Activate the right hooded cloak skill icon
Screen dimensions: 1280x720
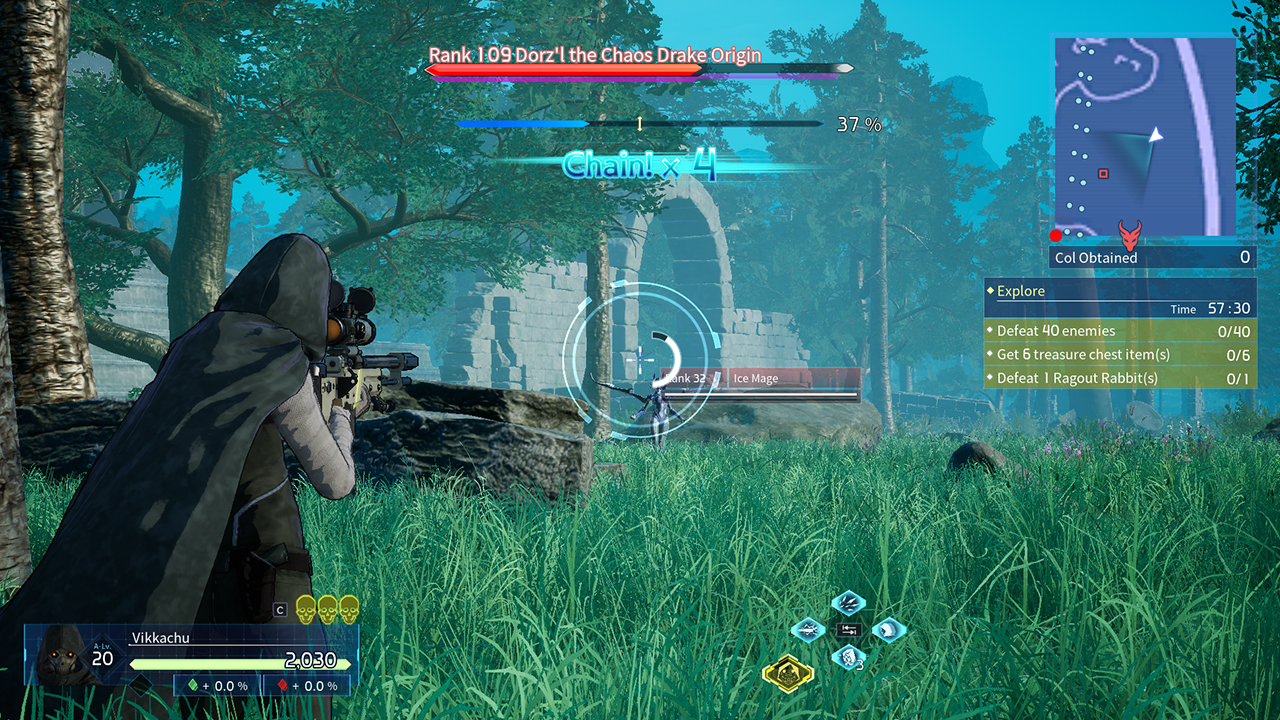pos(888,630)
